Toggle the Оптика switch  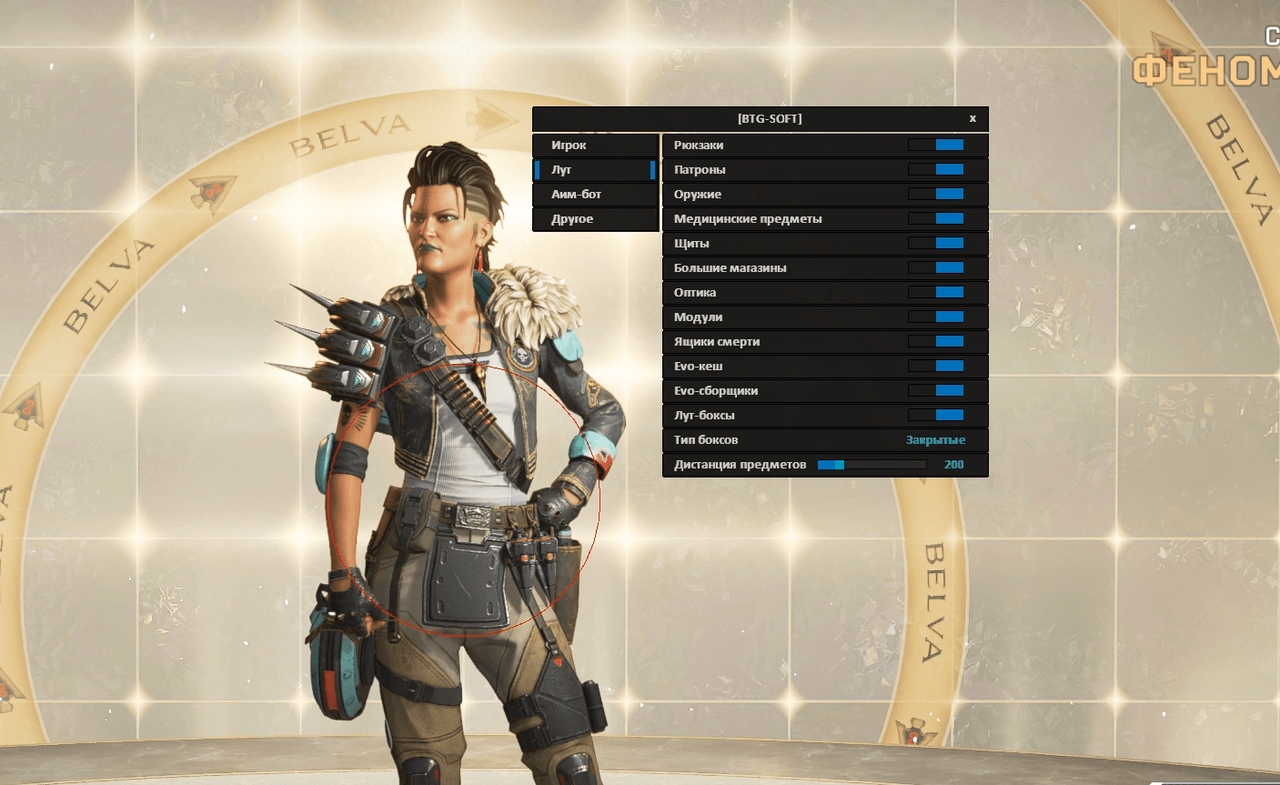click(x=936, y=292)
